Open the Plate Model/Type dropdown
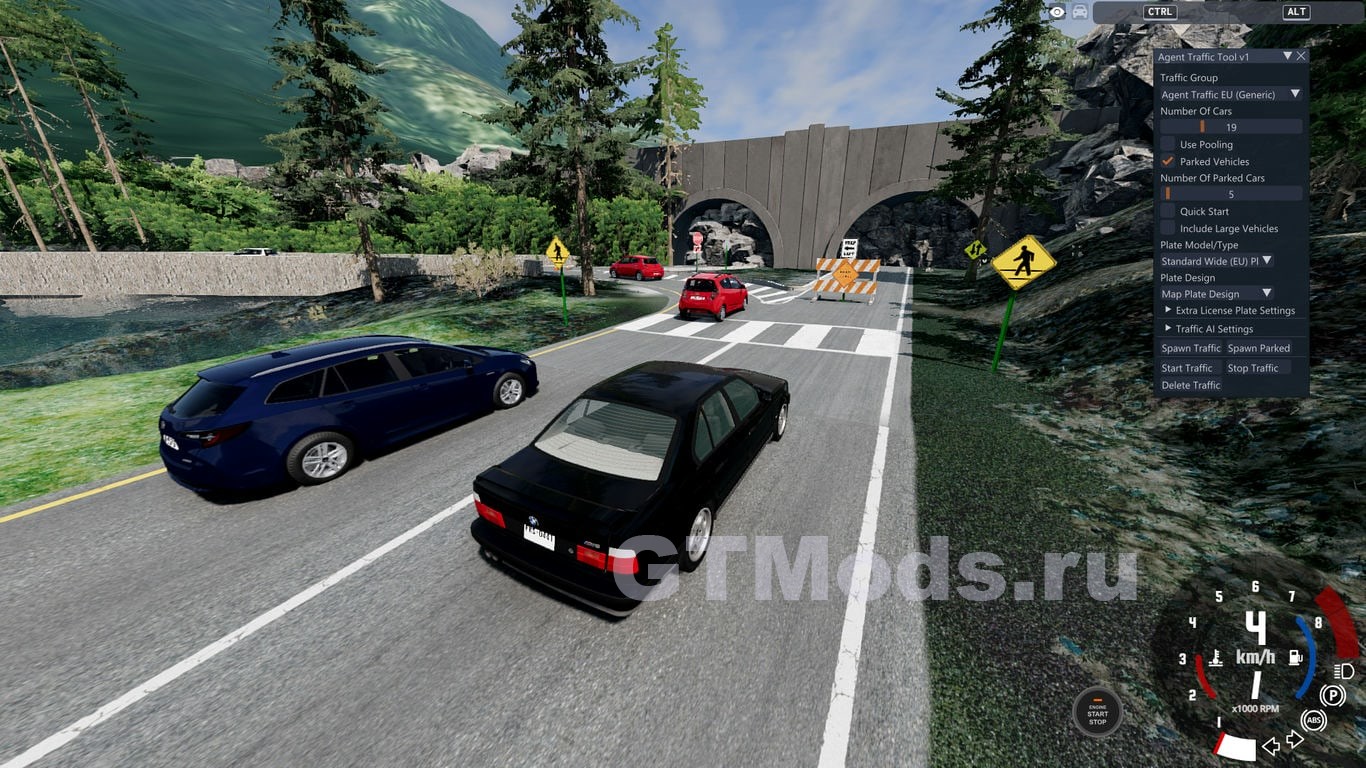Image resolution: width=1366 pixels, height=768 pixels. (x=1216, y=261)
